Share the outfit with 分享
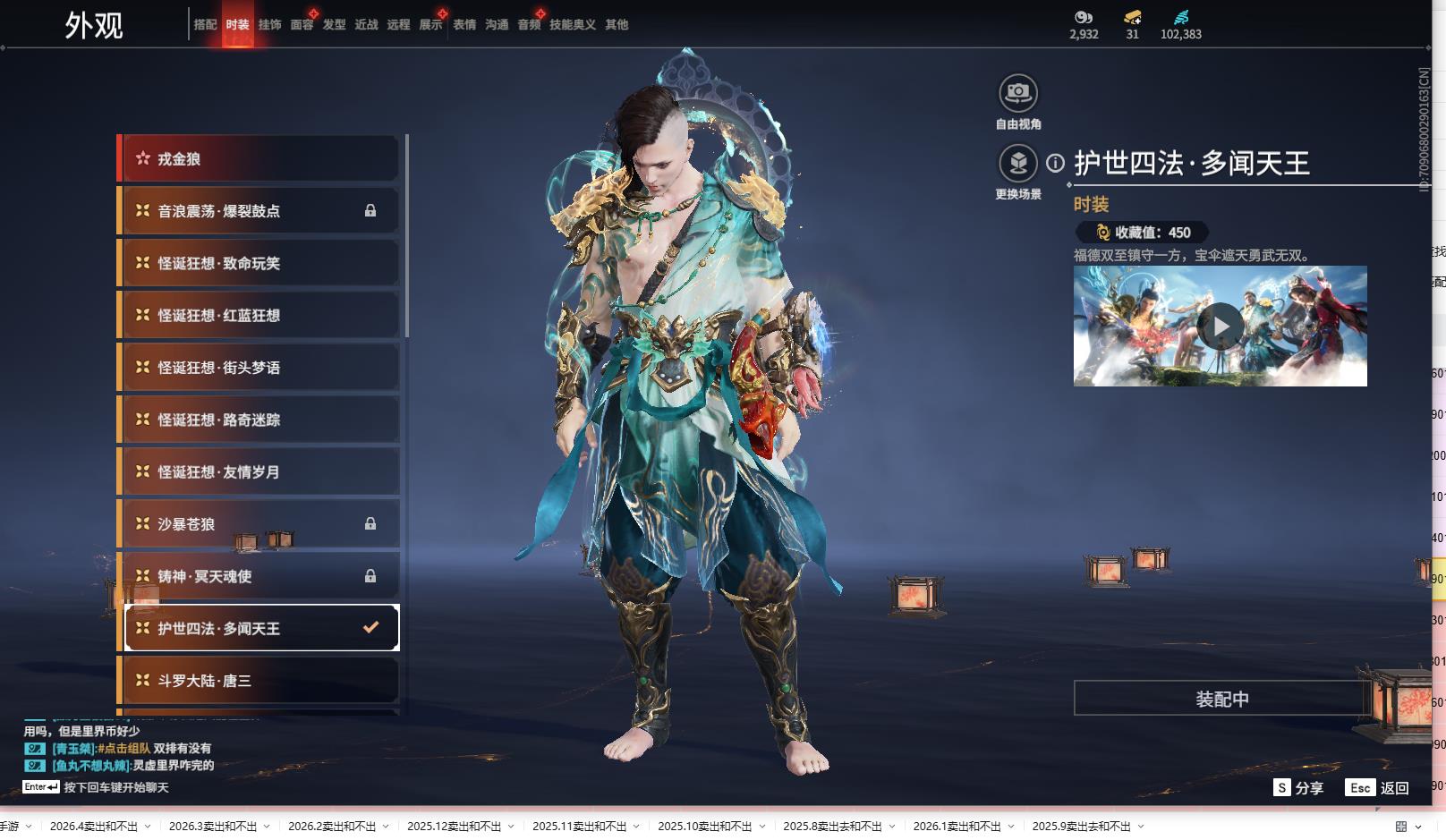Image resolution: width=1446 pixels, height=840 pixels. click(x=1298, y=788)
